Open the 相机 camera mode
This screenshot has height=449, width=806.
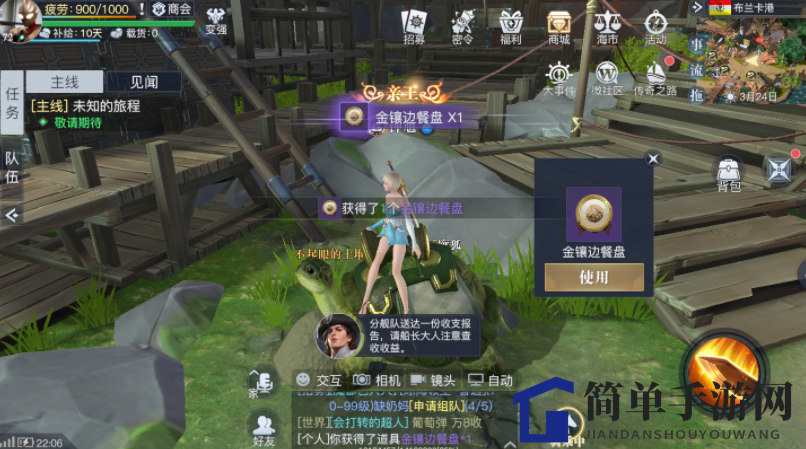coord(376,380)
